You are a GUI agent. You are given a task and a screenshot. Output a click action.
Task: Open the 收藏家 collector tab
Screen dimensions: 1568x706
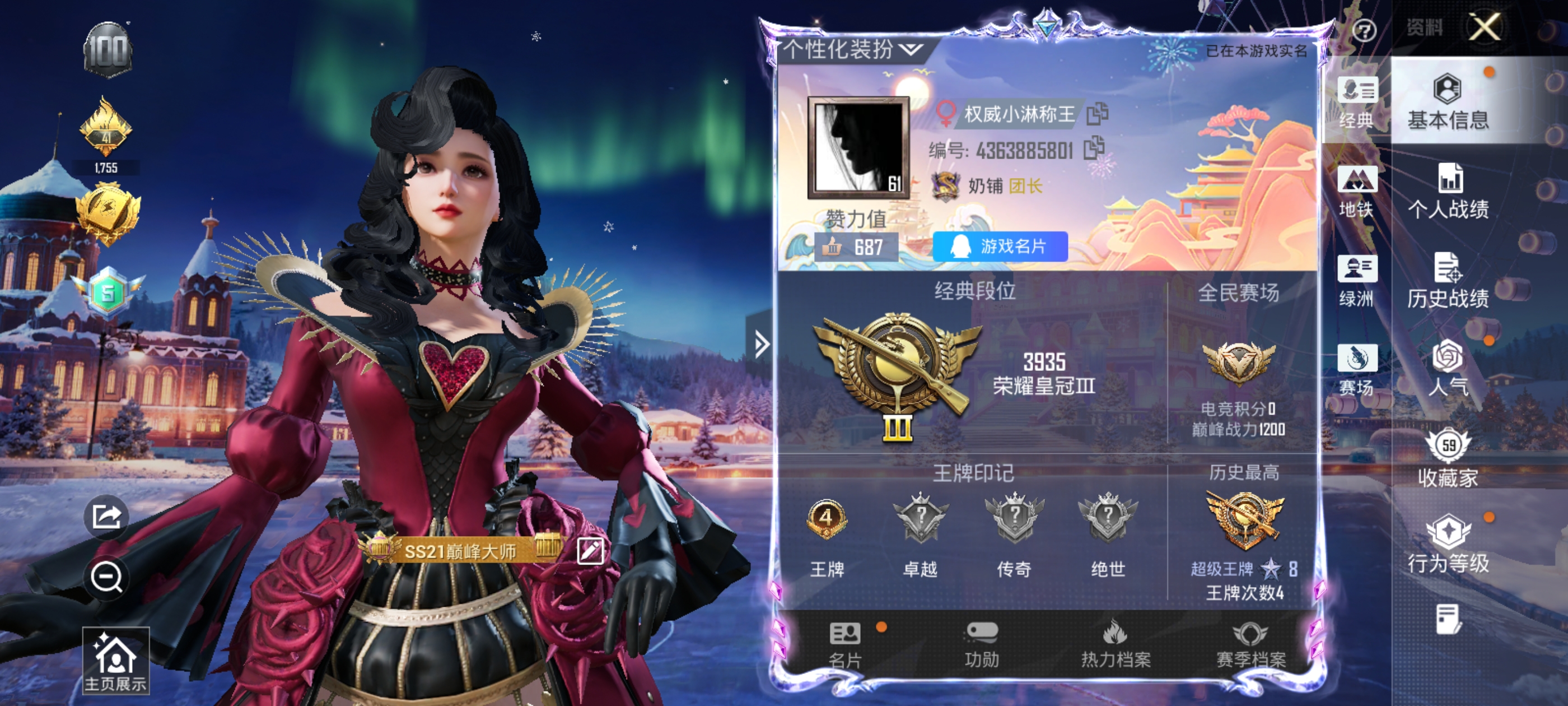pyautogui.click(x=1448, y=459)
